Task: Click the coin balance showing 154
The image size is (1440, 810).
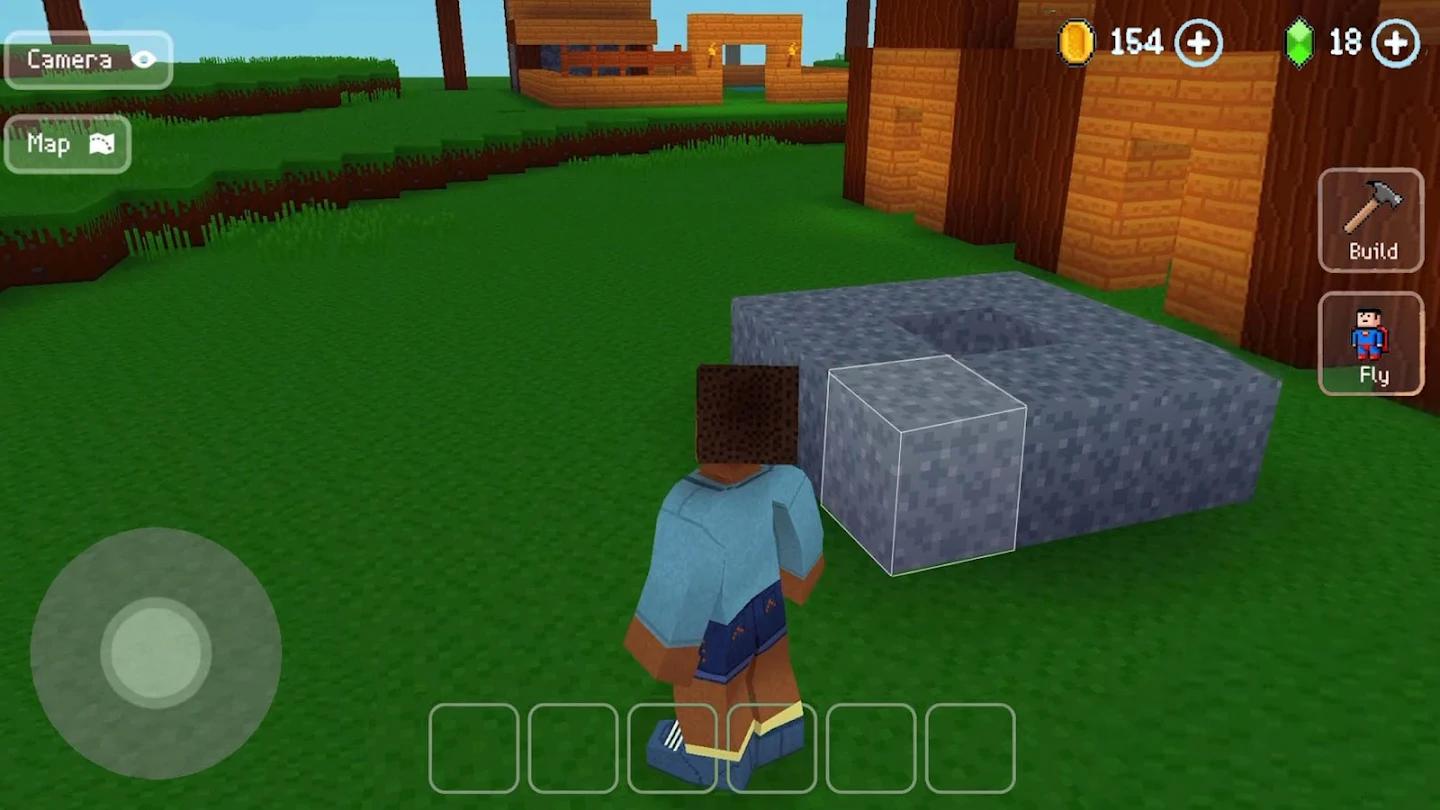Action: point(1135,43)
